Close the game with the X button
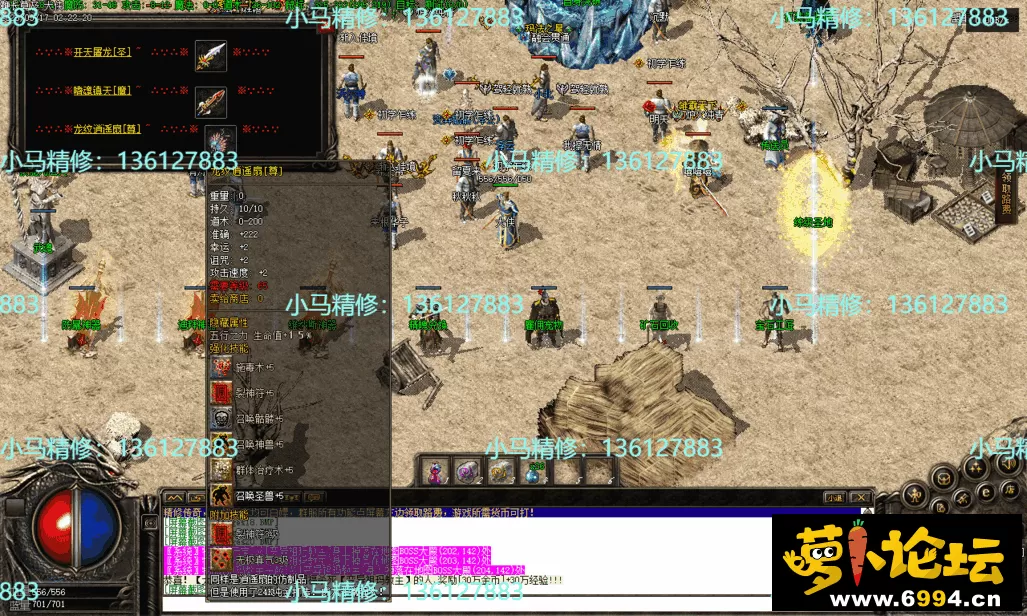Image resolution: width=1027 pixels, height=616 pixels. (861, 497)
